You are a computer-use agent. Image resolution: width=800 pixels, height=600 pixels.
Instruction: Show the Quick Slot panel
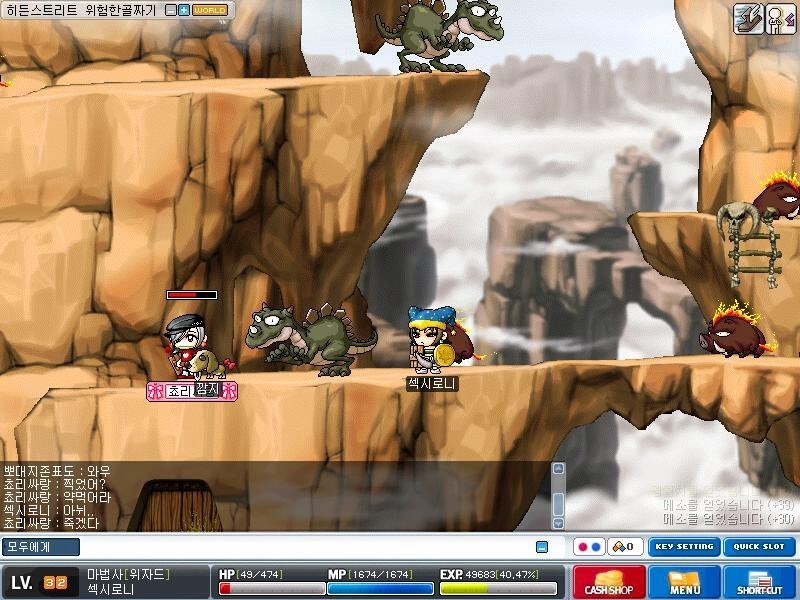759,547
